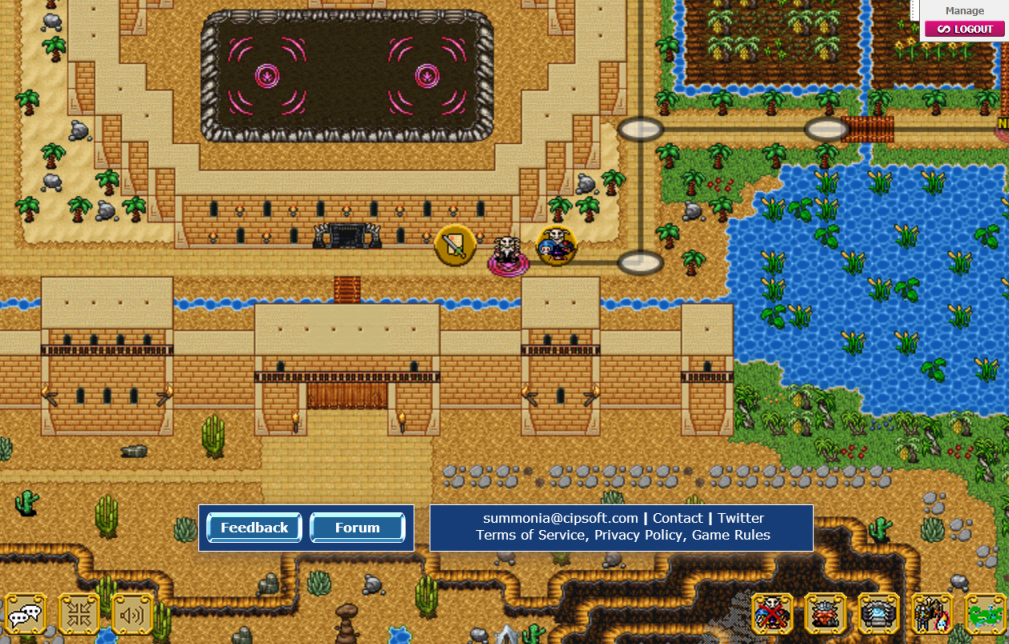
Task: Select the character group map marker
Action: click(557, 245)
